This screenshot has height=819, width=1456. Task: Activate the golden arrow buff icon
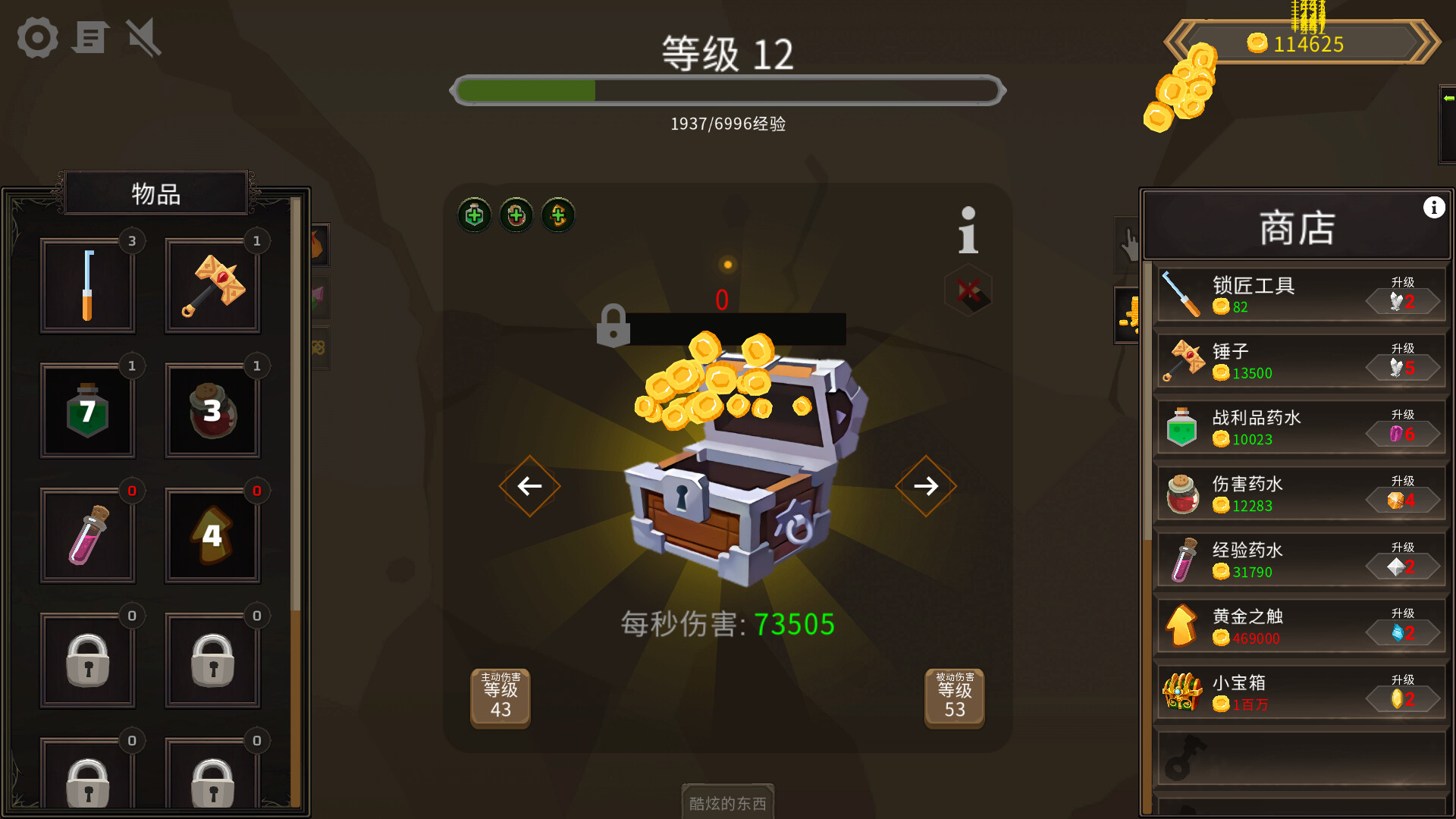pos(557,215)
